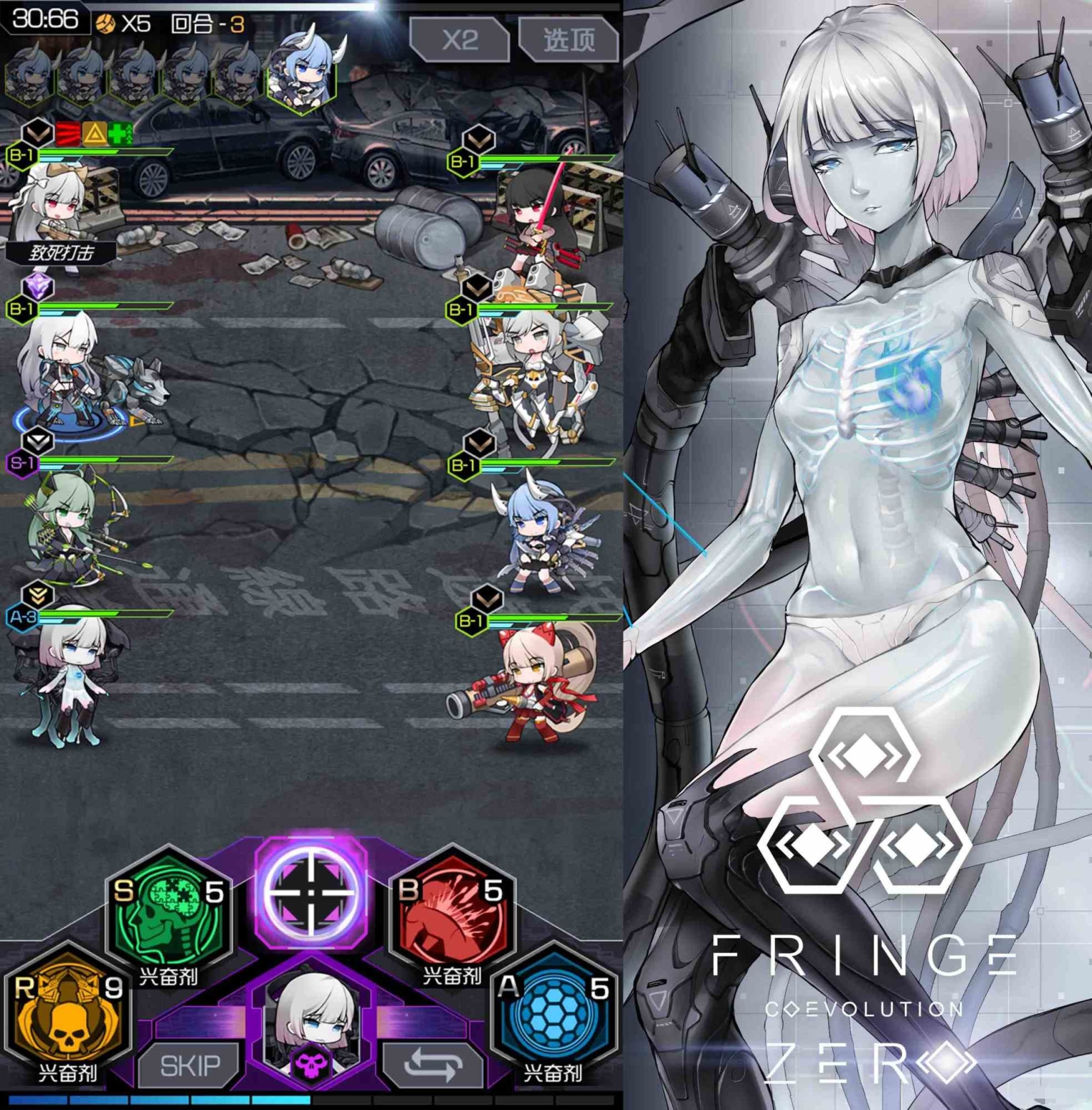Click the swap arrows button
Viewport: 1092px width, 1110px height.
pyautogui.click(x=432, y=1064)
